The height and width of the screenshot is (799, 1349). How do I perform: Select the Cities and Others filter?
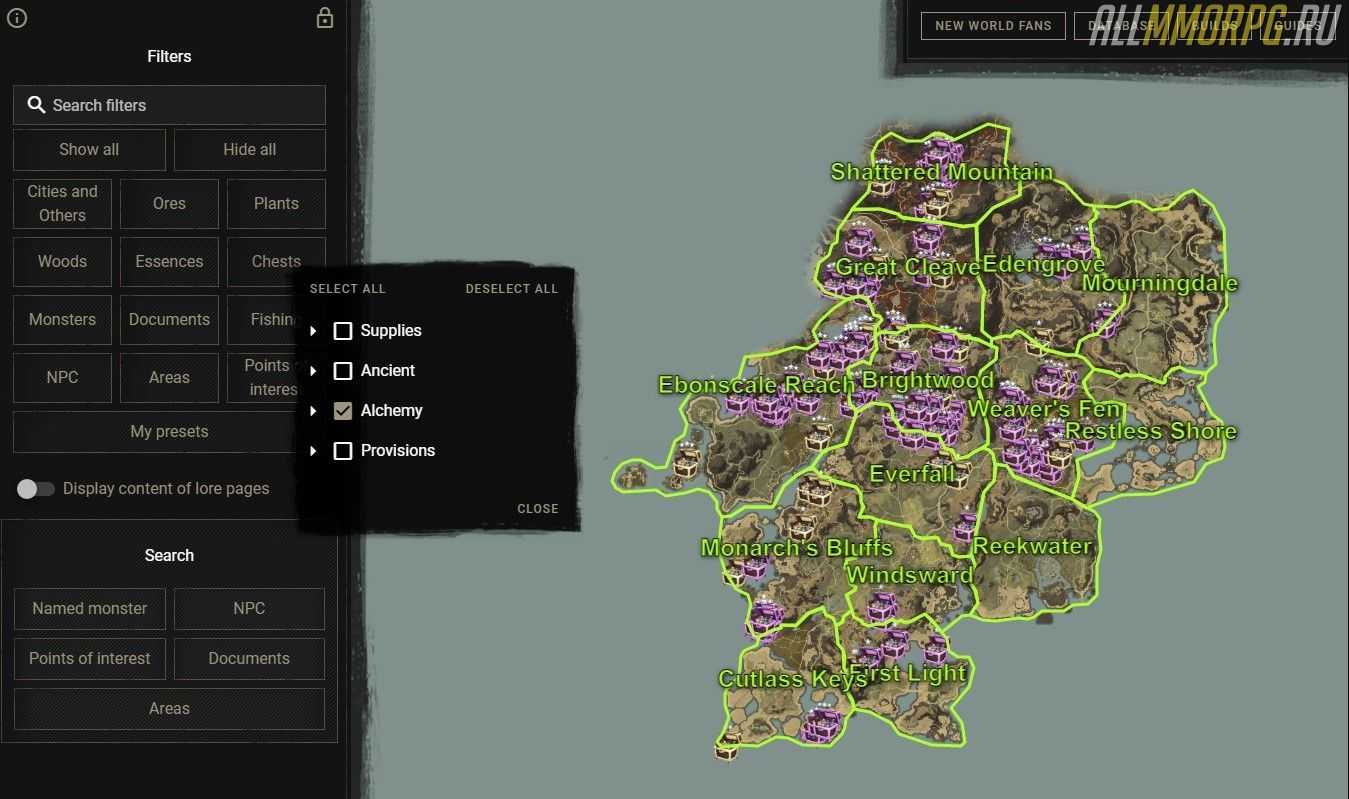click(x=62, y=203)
